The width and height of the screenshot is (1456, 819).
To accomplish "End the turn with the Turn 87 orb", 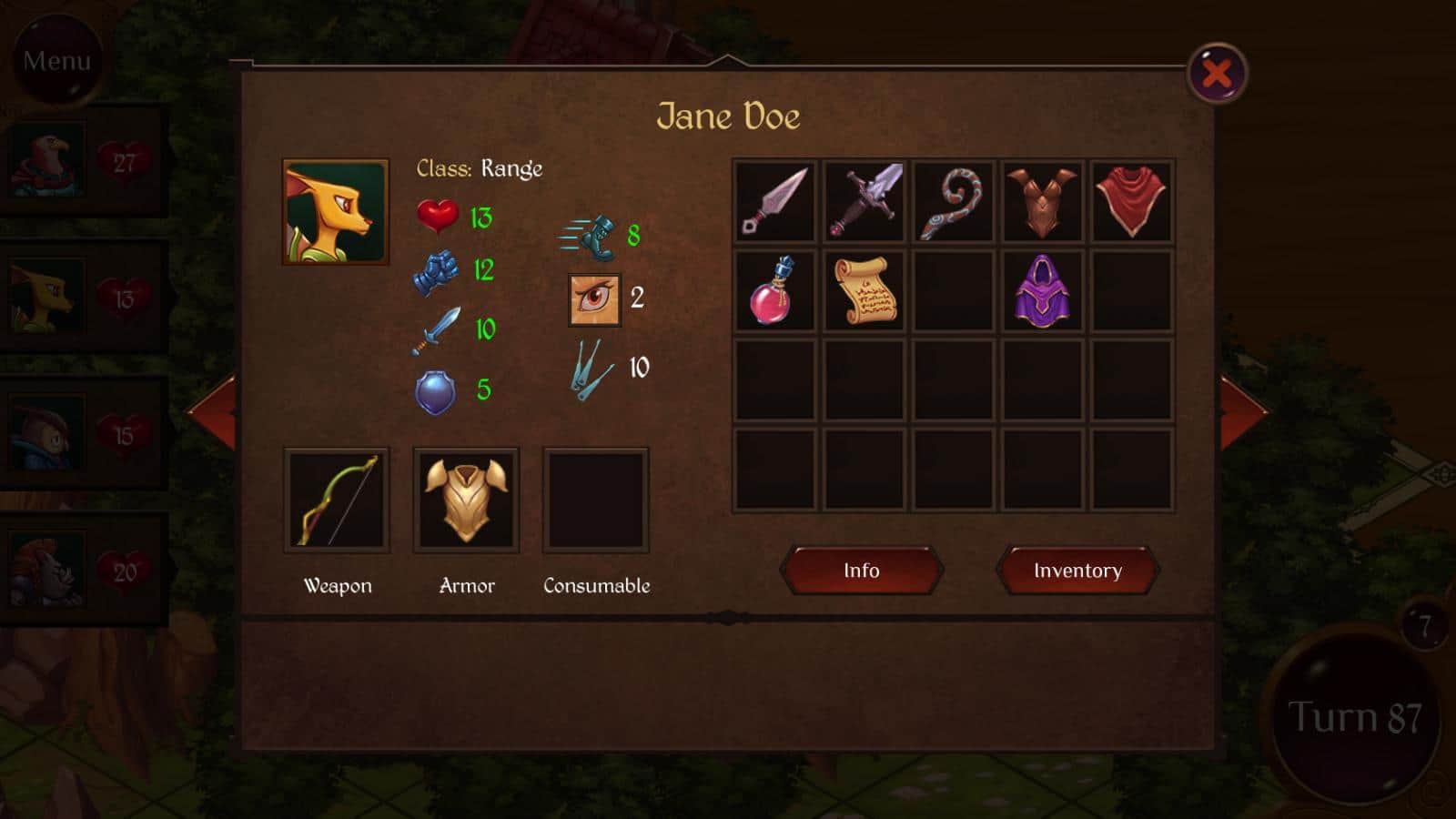I will coord(1354,717).
